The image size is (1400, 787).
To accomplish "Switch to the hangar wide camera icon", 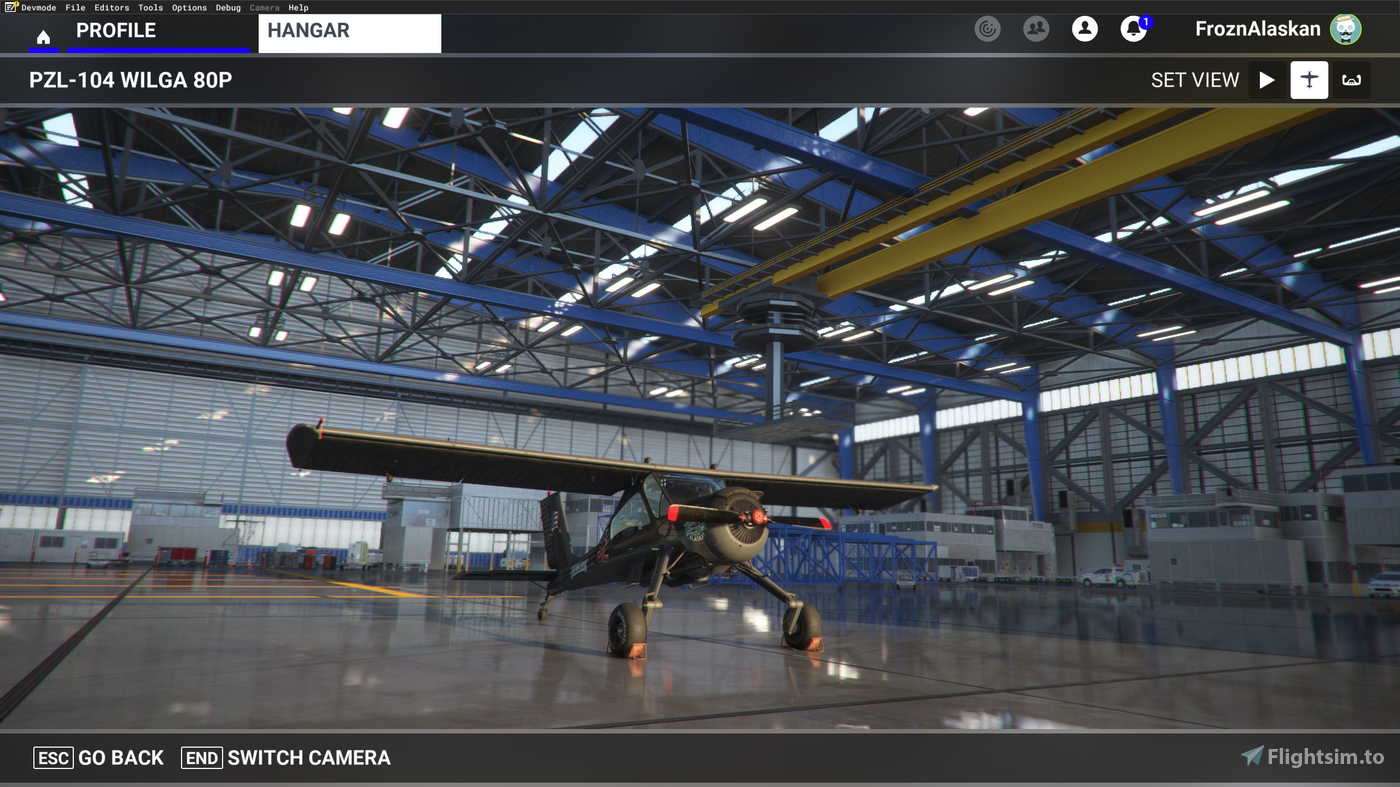I will click(x=1352, y=80).
